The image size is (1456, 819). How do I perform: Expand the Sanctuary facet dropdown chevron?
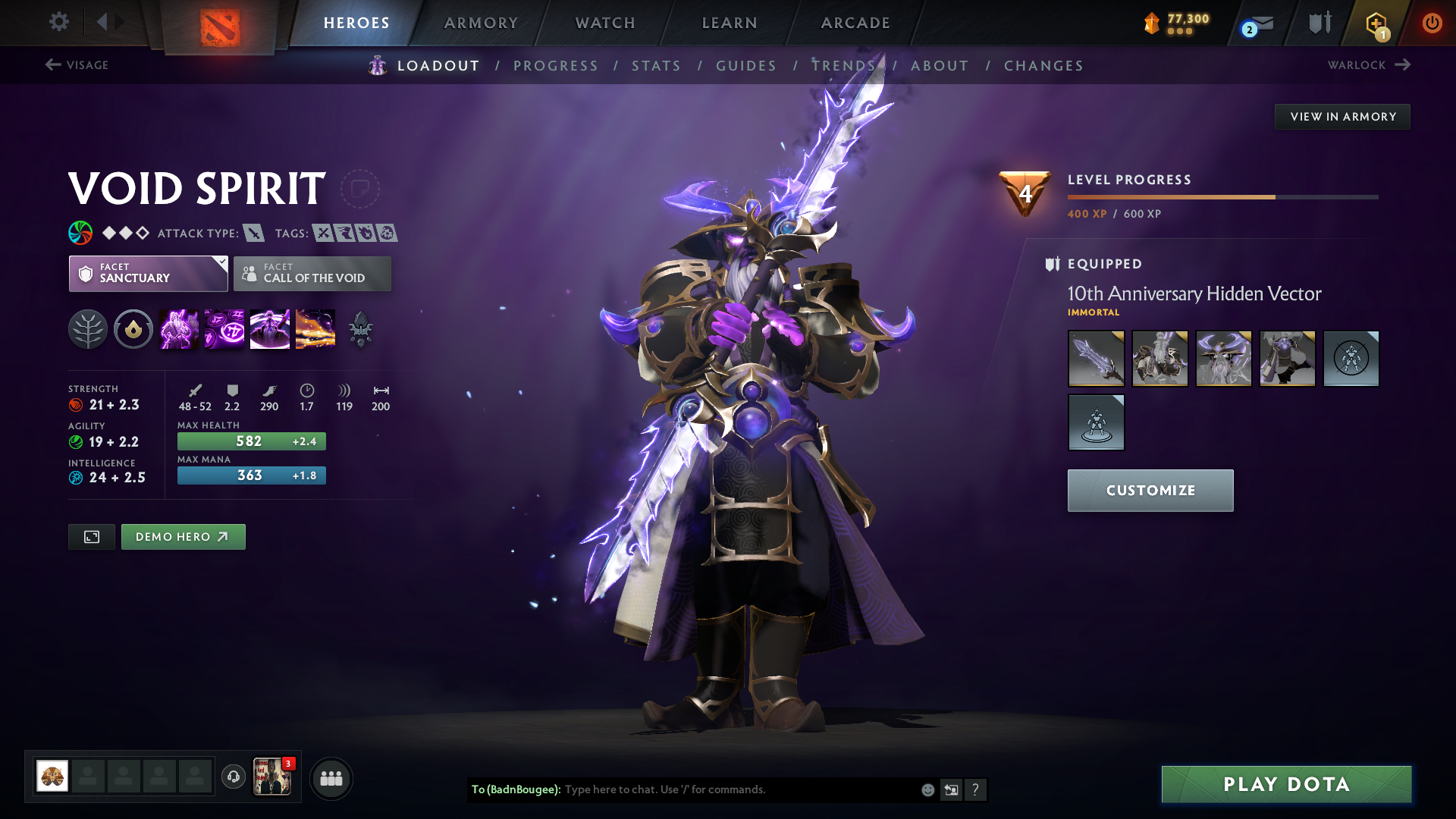tap(221, 263)
